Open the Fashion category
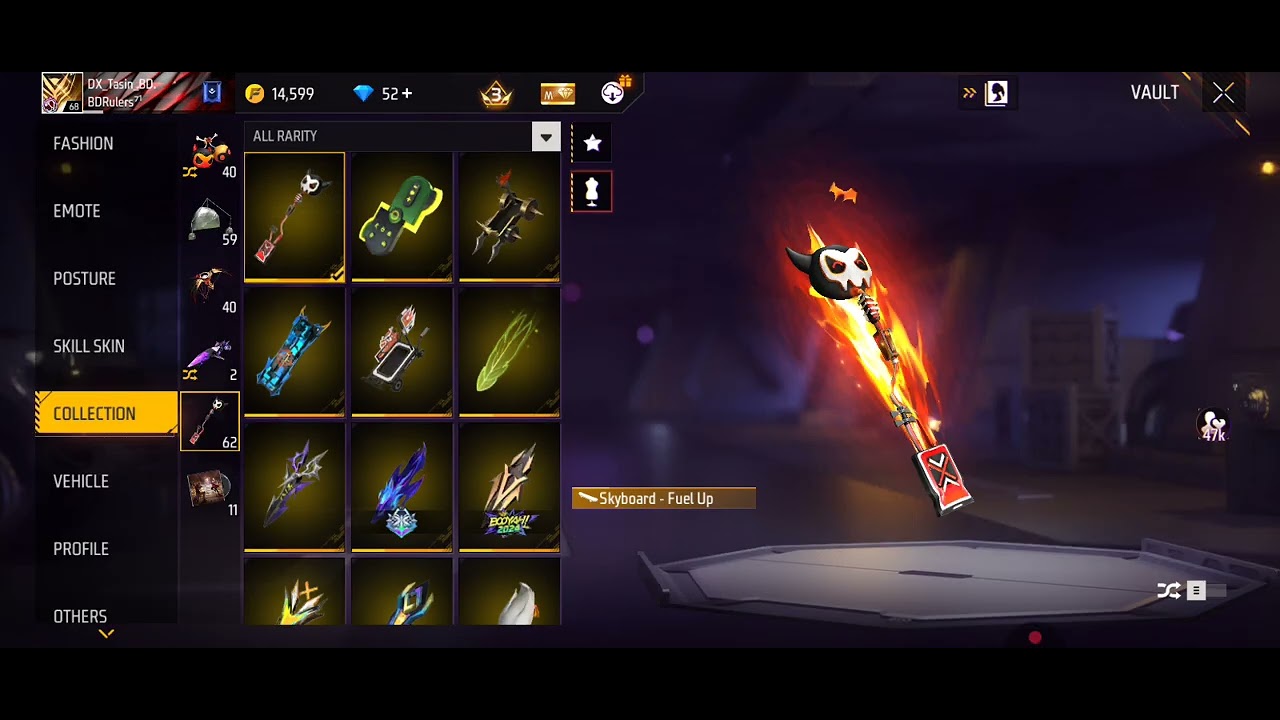This screenshot has height=720, width=1280. tap(83, 144)
